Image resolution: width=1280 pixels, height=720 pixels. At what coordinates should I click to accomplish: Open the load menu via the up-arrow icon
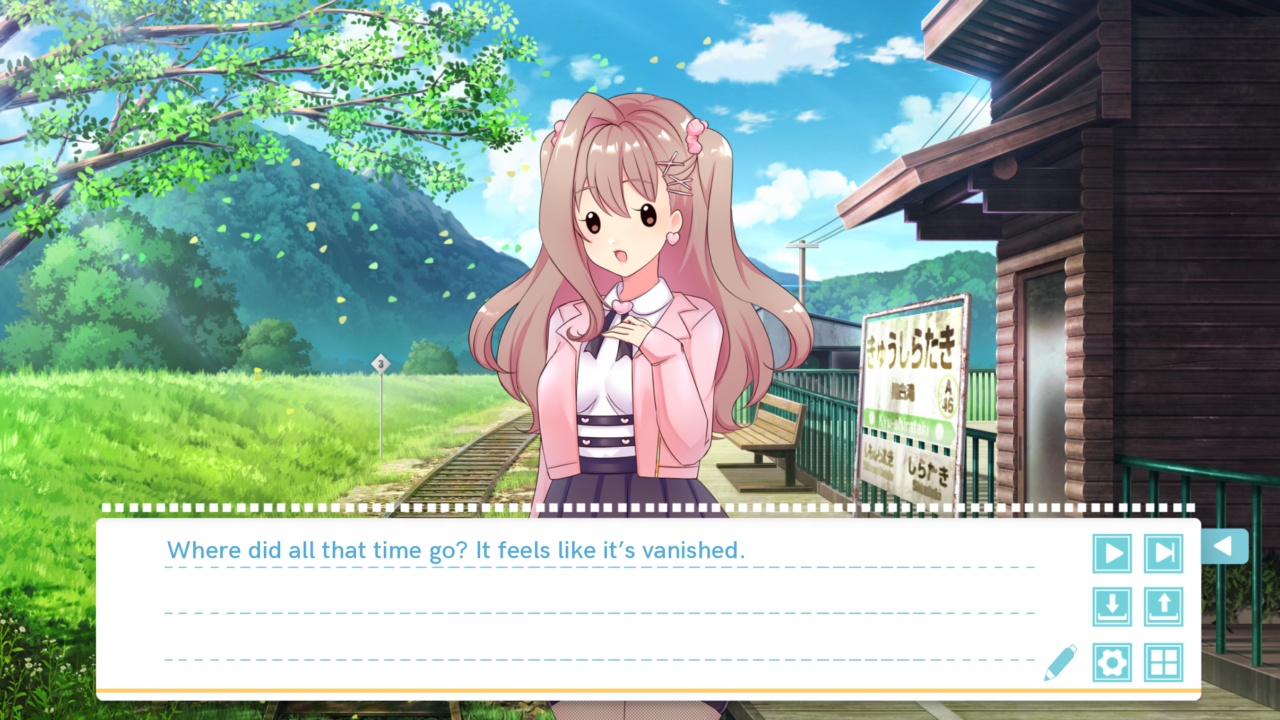point(1164,607)
